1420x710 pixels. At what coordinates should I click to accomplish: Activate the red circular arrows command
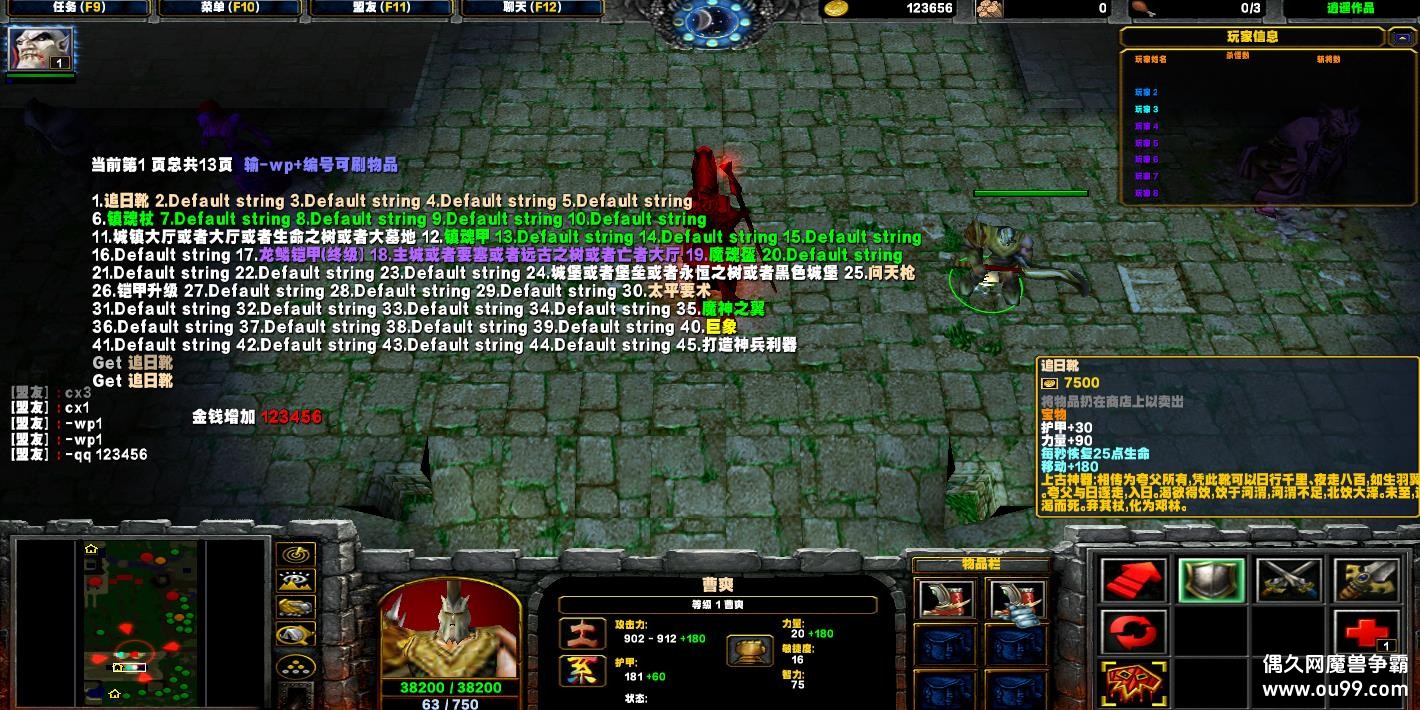click(x=1133, y=633)
